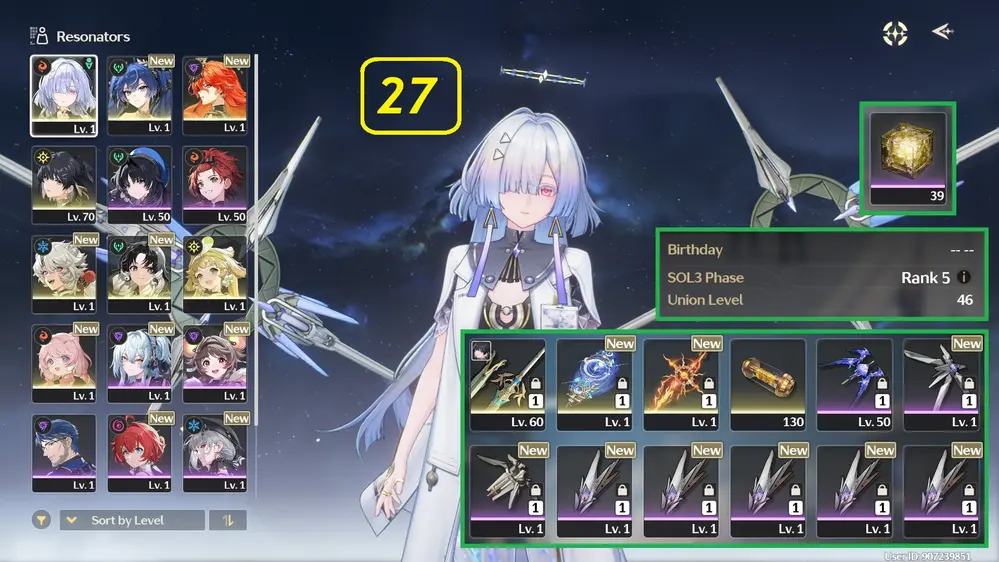This screenshot has height=562, width=999.
Task: Select the Lv. 70 black-haired resonator
Action: (x=64, y=185)
